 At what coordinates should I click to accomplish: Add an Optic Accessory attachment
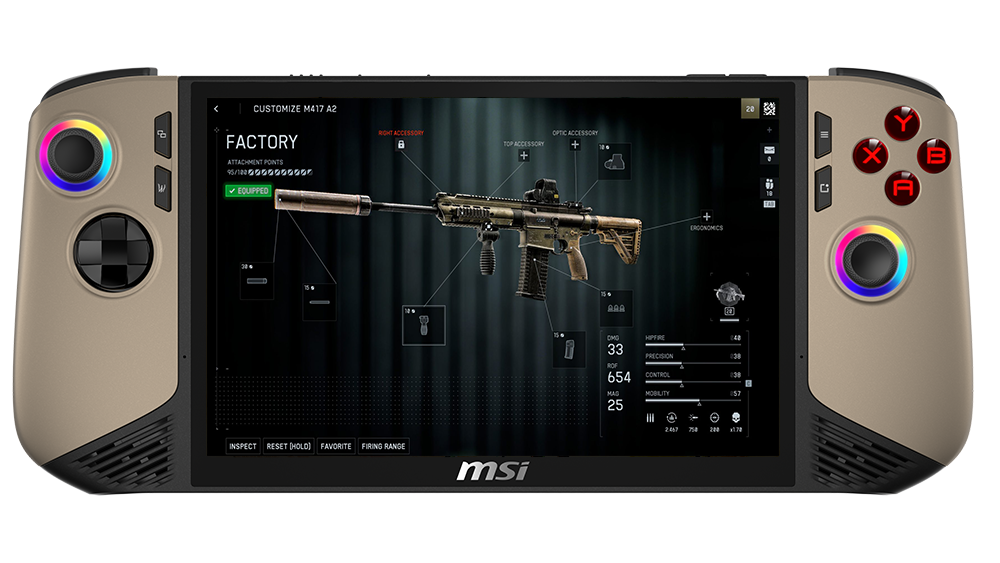point(575,145)
